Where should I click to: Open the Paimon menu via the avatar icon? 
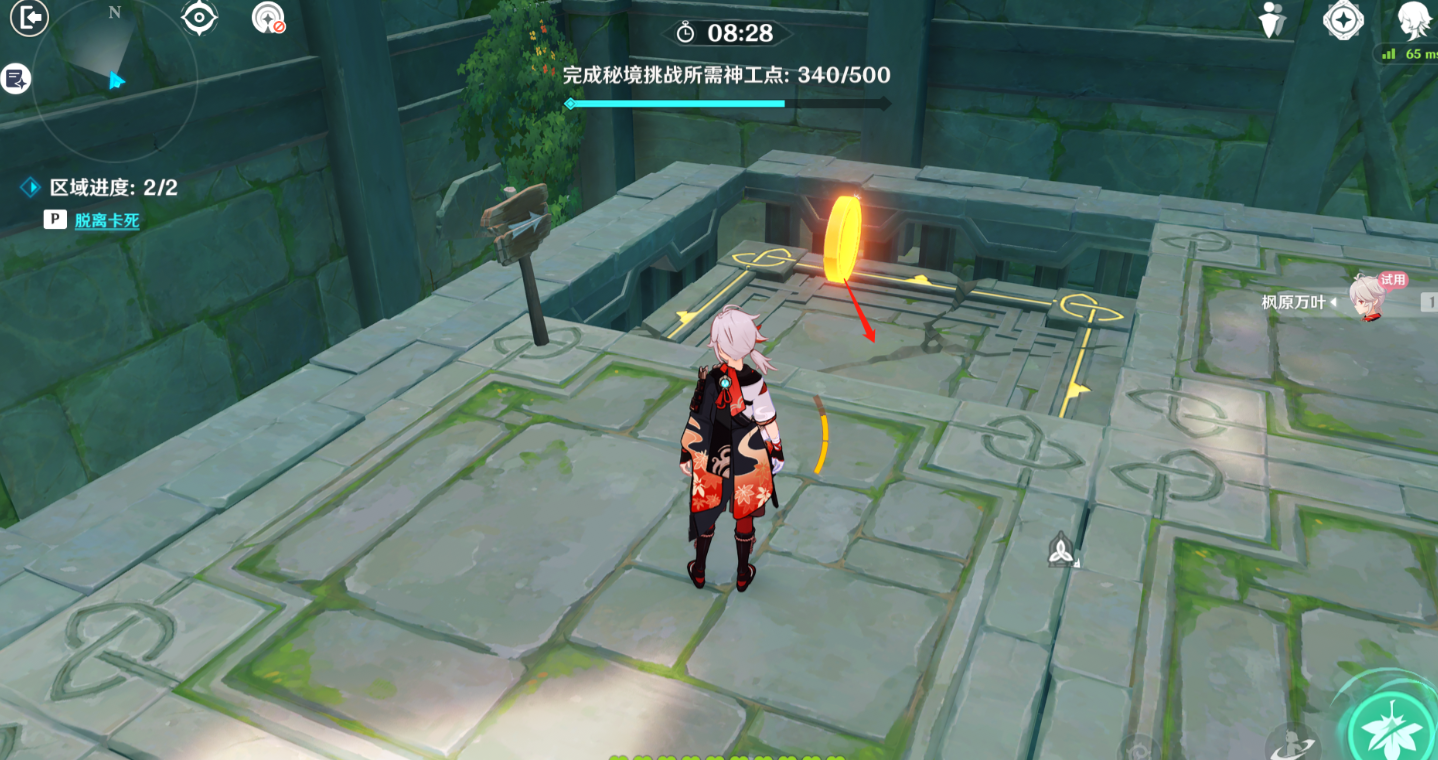point(1412,17)
